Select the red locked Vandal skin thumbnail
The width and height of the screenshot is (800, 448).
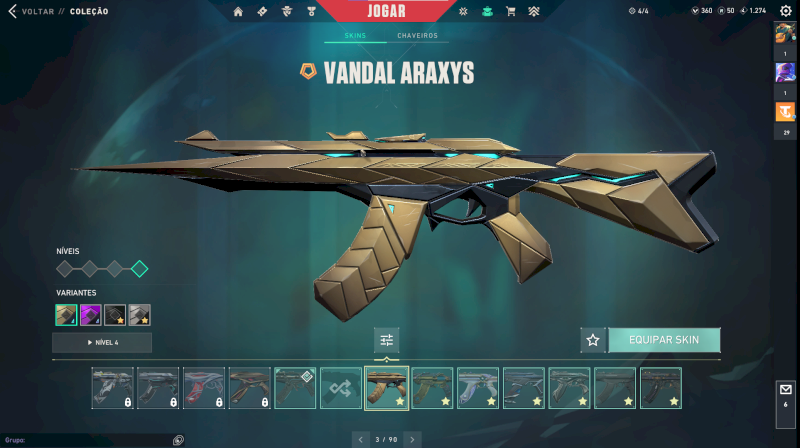(x=204, y=387)
